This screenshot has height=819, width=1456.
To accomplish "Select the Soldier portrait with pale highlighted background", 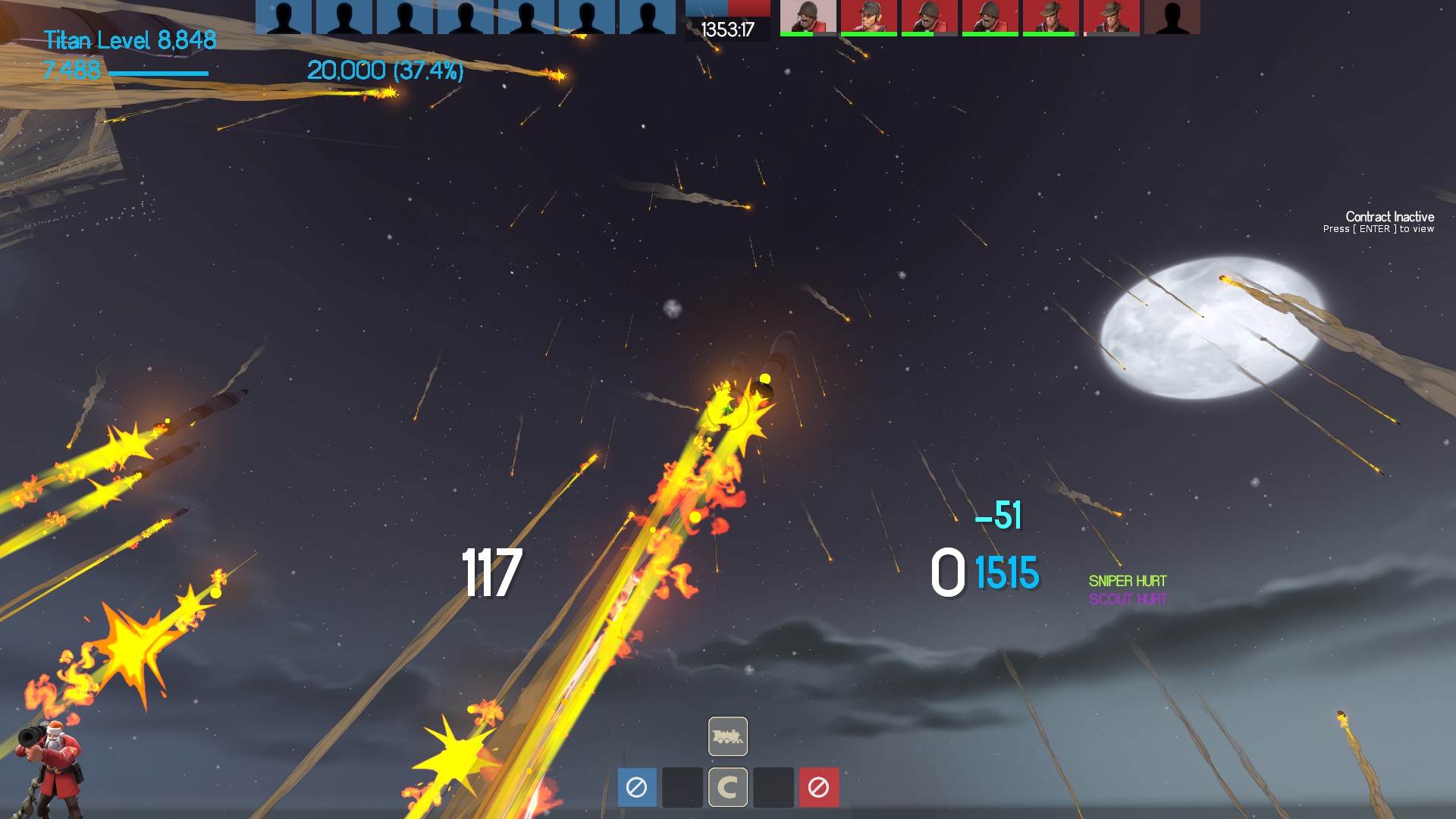I will point(808,17).
